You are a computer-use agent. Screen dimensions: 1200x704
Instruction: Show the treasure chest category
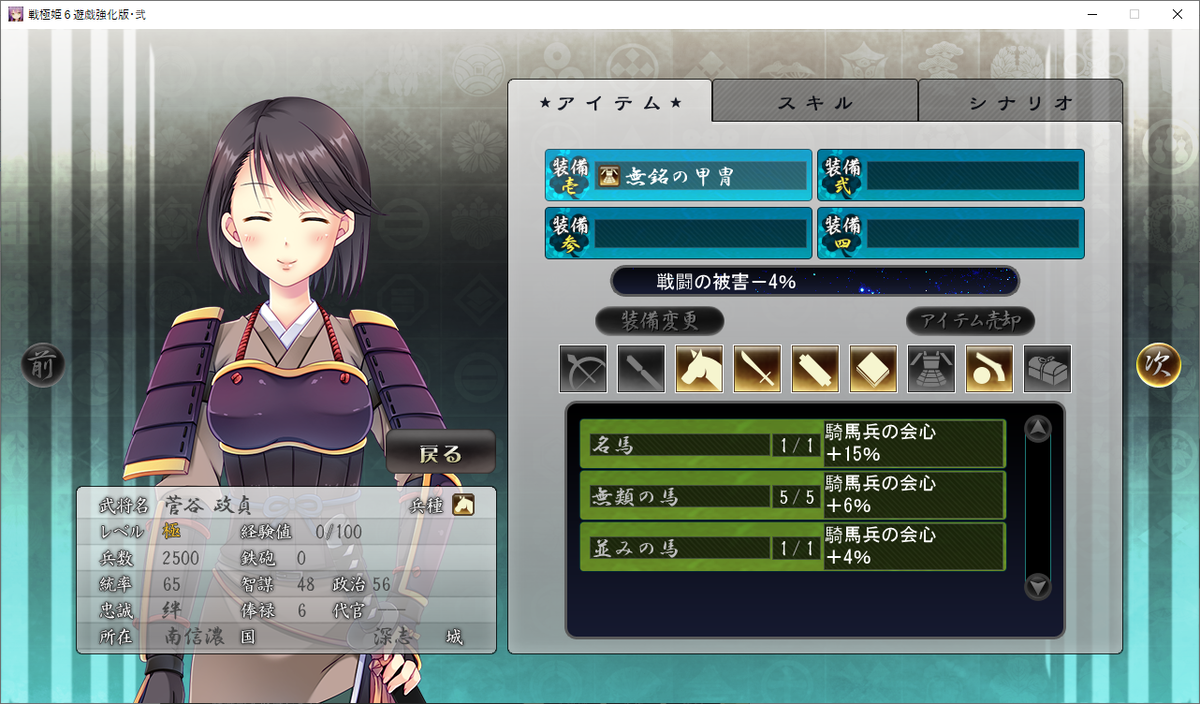[x=1047, y=369]
